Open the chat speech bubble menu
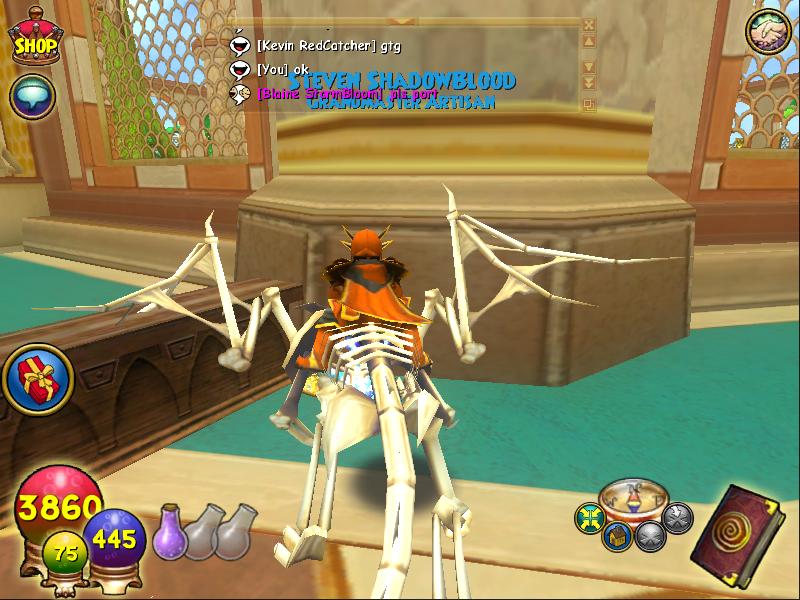800x600 pixels. coord(33,97)
